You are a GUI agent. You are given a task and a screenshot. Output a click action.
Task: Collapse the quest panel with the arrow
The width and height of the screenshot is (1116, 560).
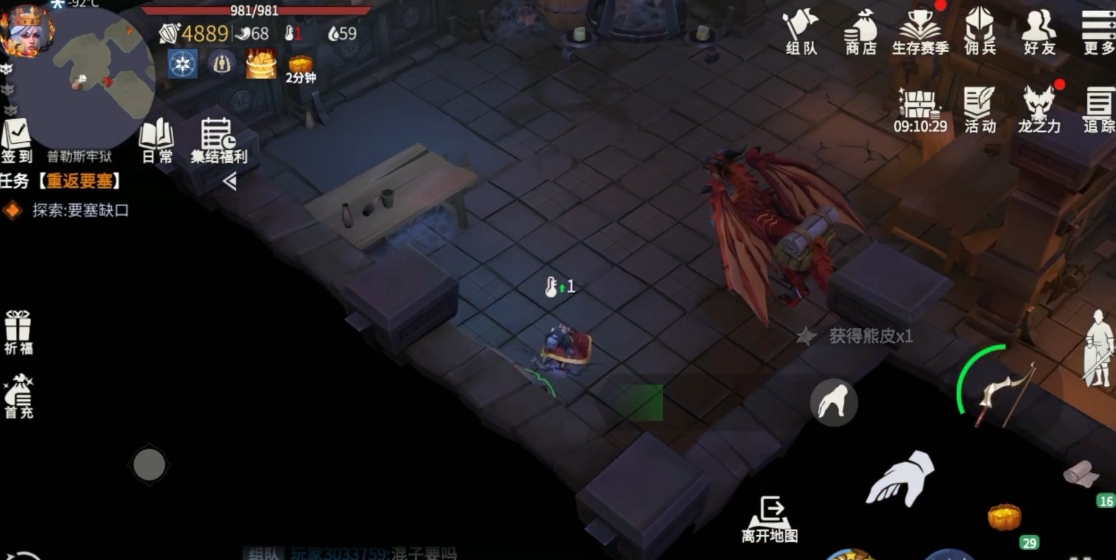(229, 181)
